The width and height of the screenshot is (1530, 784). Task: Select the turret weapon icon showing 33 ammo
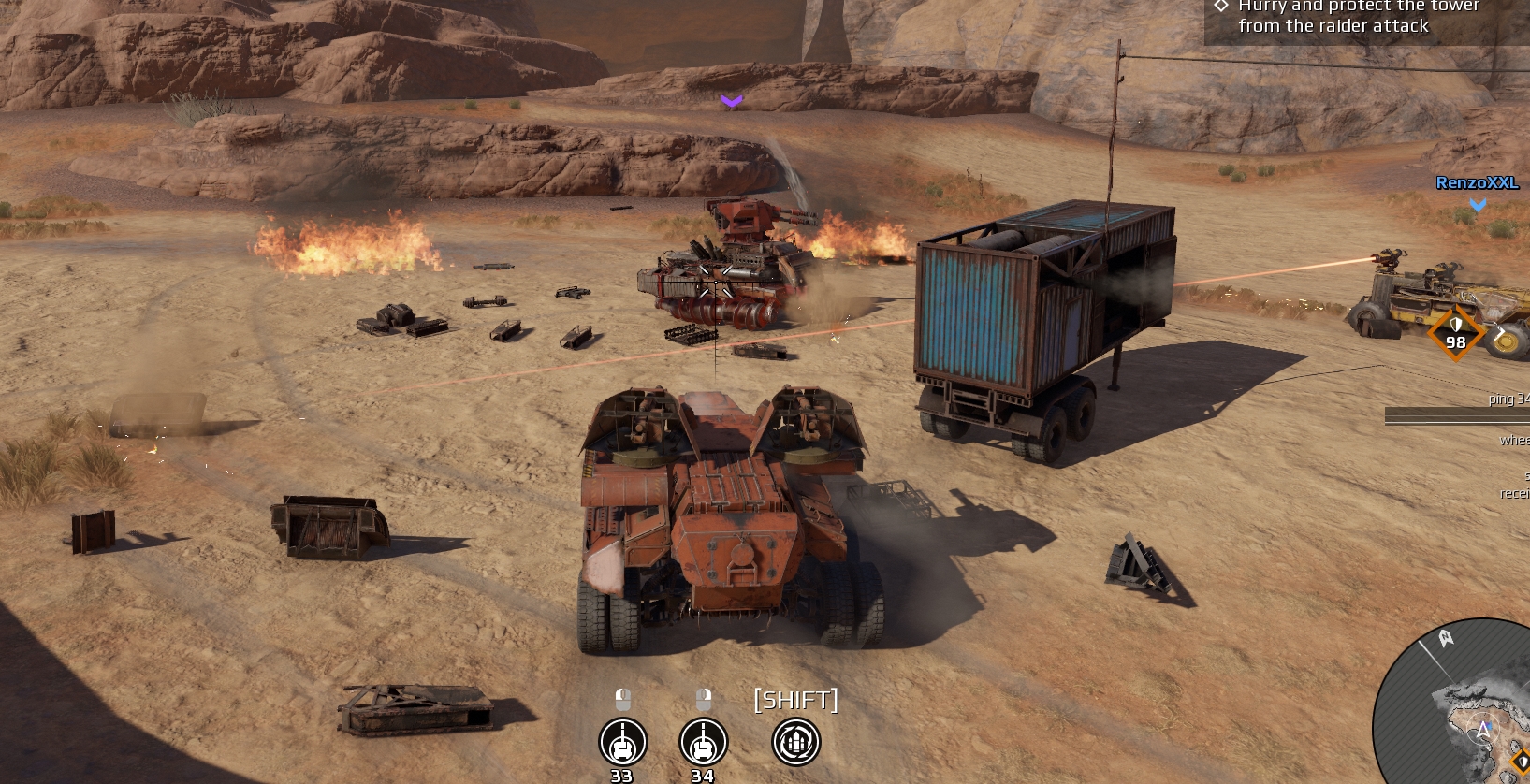point(622,742)
